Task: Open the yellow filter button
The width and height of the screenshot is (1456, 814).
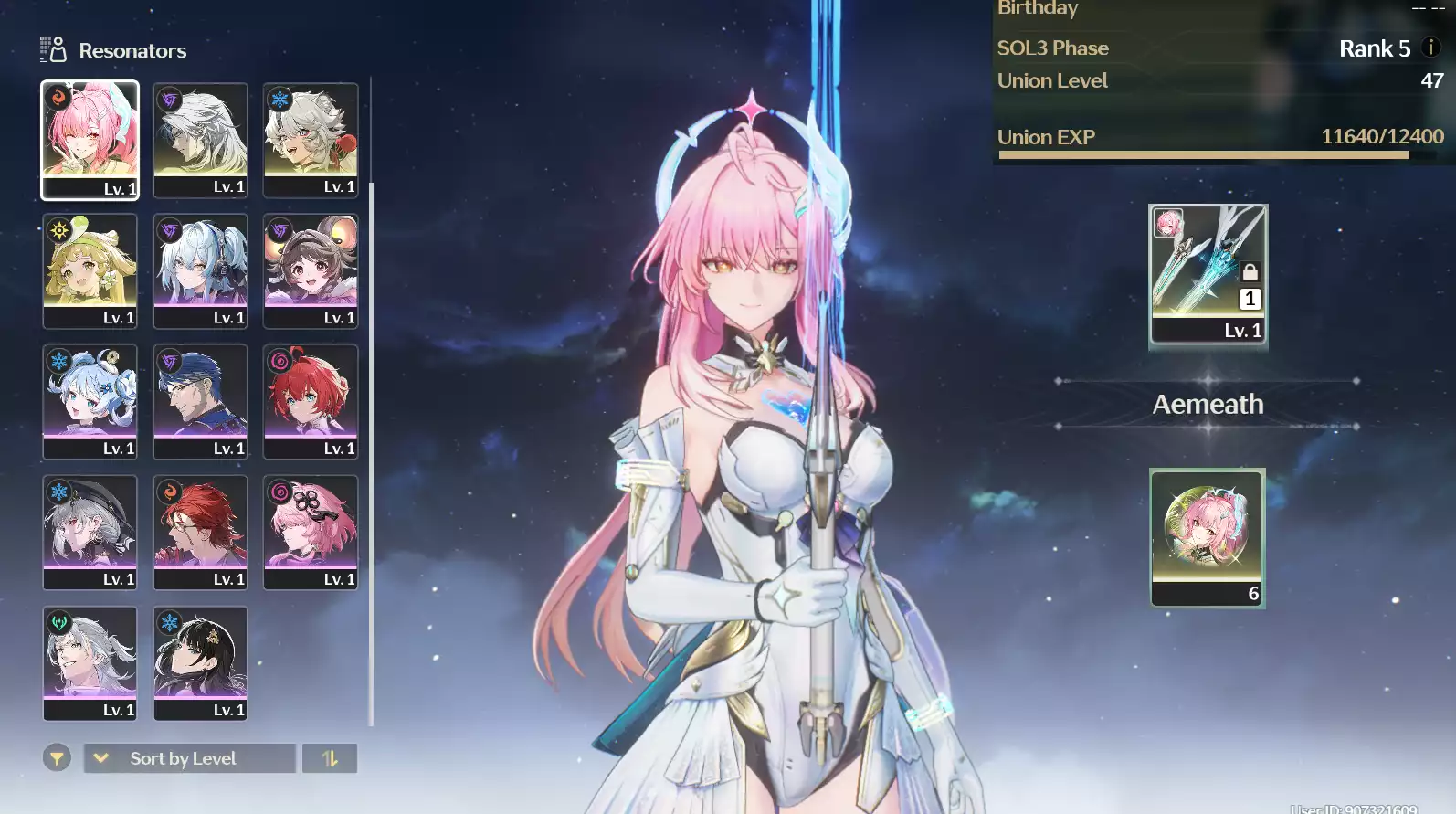Action: click(x=57, y=758)
